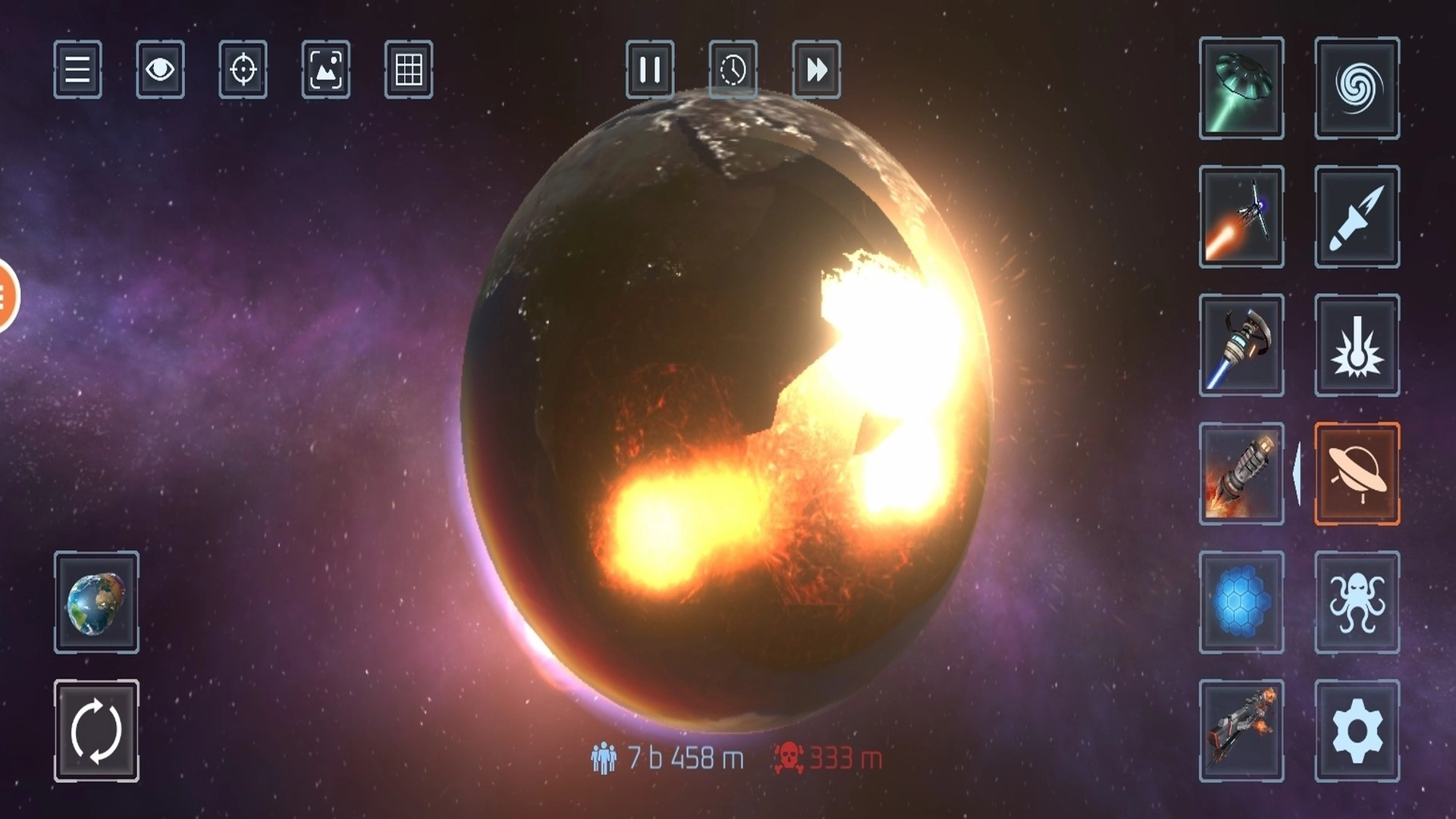Open the gear settings button
This screenshot has width=1456, height=819.
pos(1357,731)
